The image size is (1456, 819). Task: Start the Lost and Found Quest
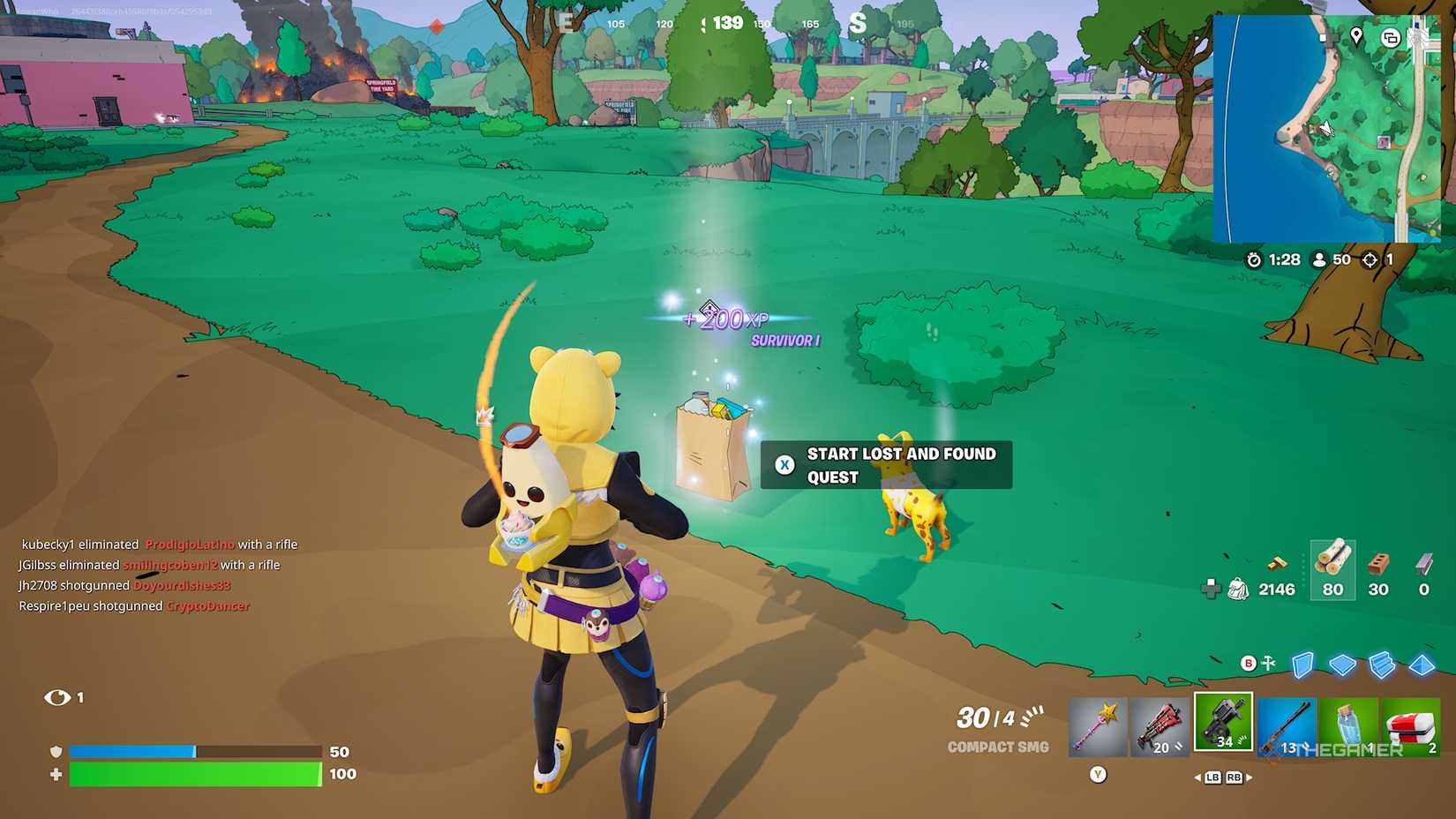(885, 465)
